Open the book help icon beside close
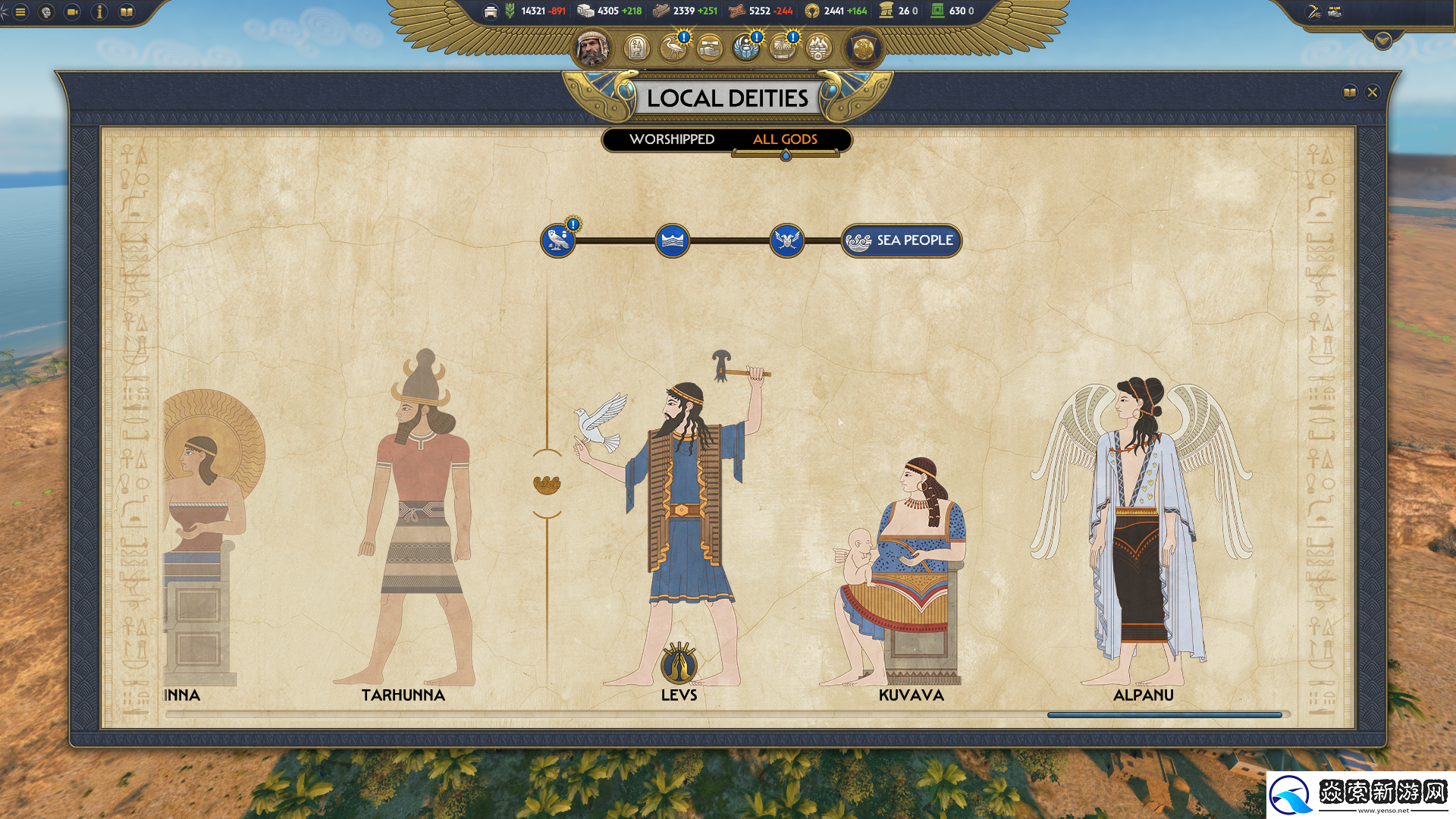Image resolution: width=1456 pixels, height=819 pixels. coord(1349,93)
